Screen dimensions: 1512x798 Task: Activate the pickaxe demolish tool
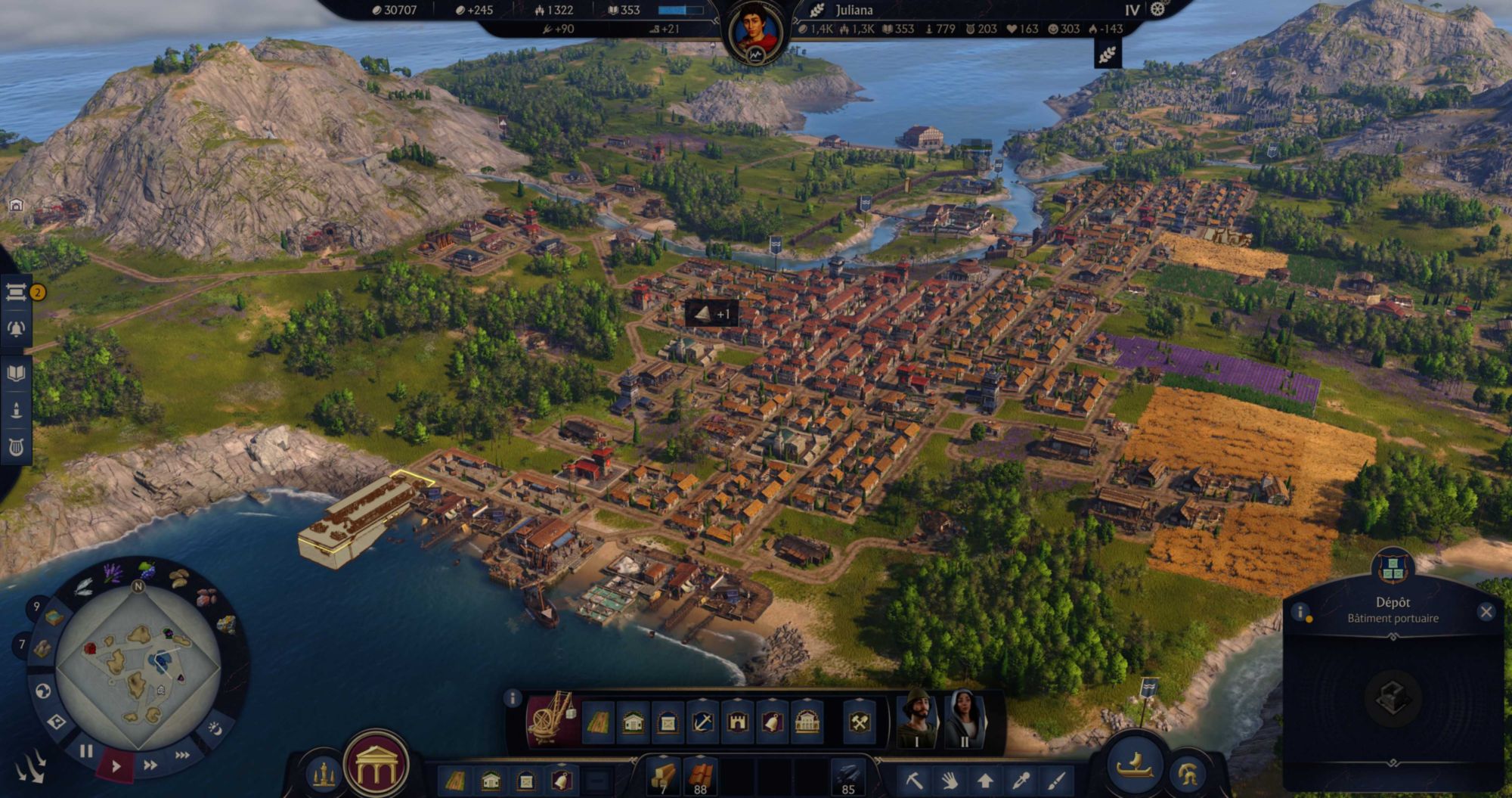pos(914,780)
